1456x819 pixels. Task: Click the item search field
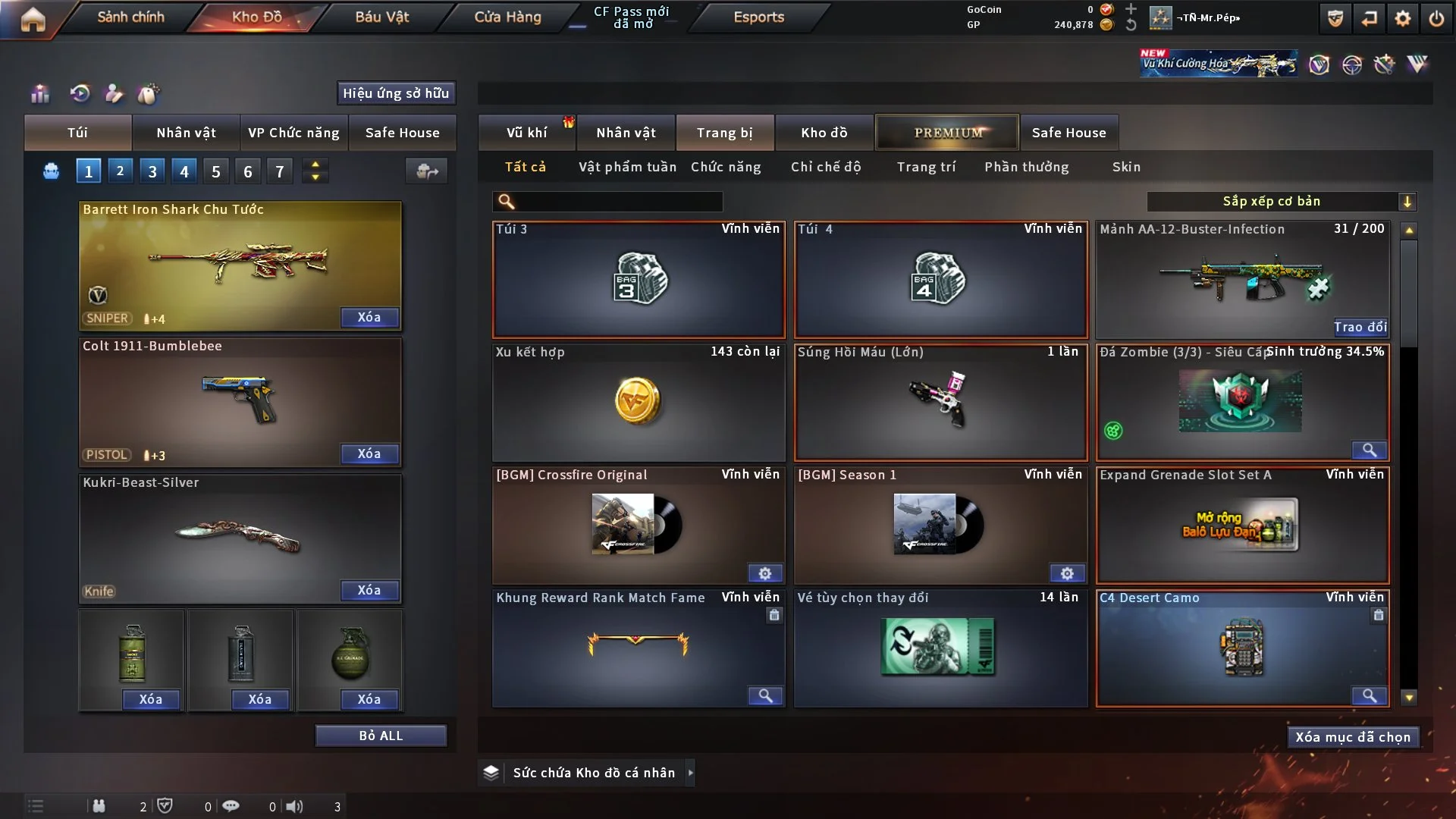click(x=618, y=202)
